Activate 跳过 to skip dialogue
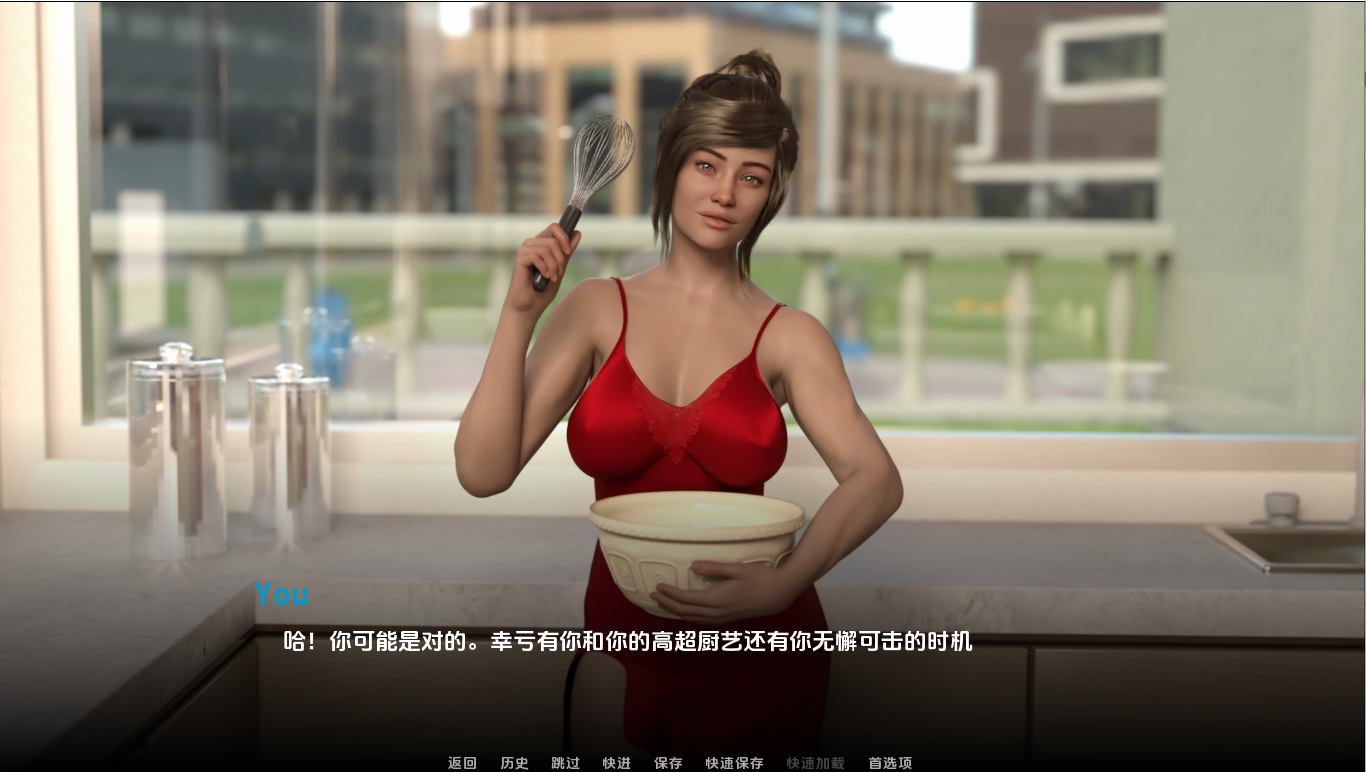The image size is (1366, 772). (565, 762)
